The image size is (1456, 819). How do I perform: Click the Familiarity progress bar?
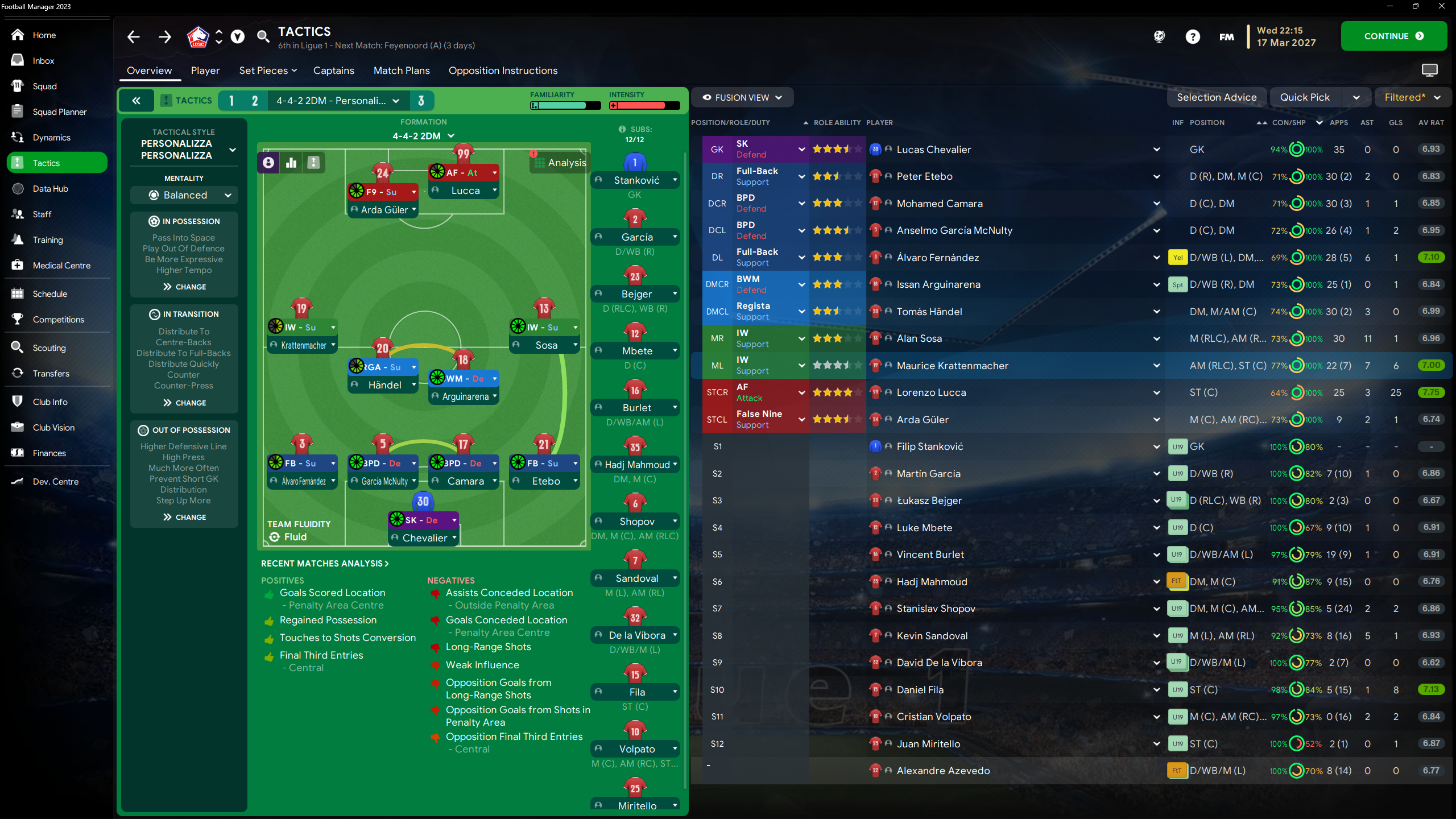tap(565, 106)
